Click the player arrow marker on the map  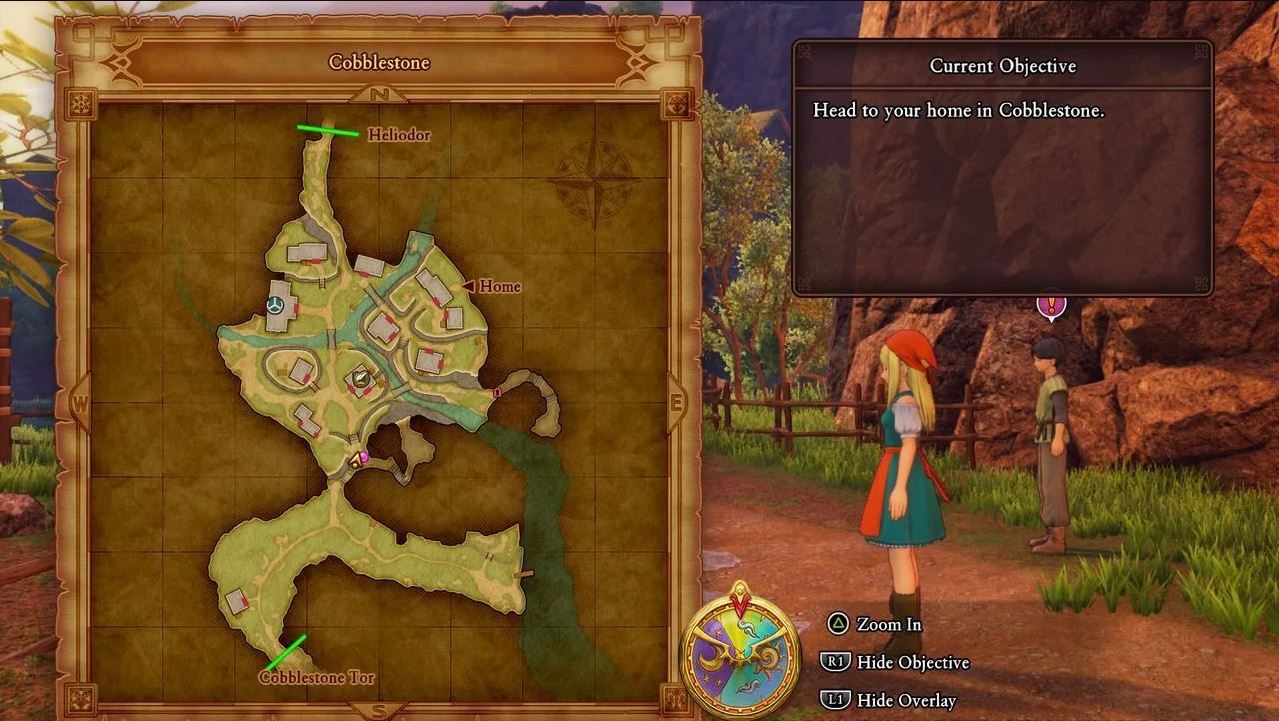[x=353, y=459]
